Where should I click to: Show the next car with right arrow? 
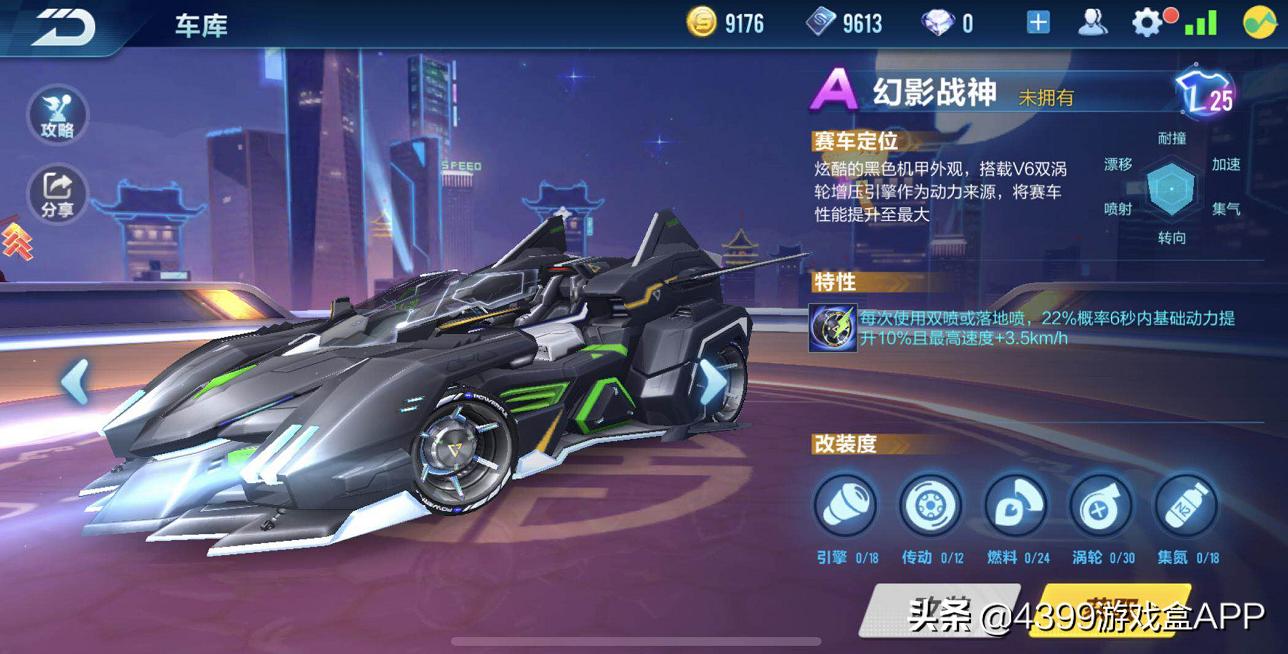[712, 381]
